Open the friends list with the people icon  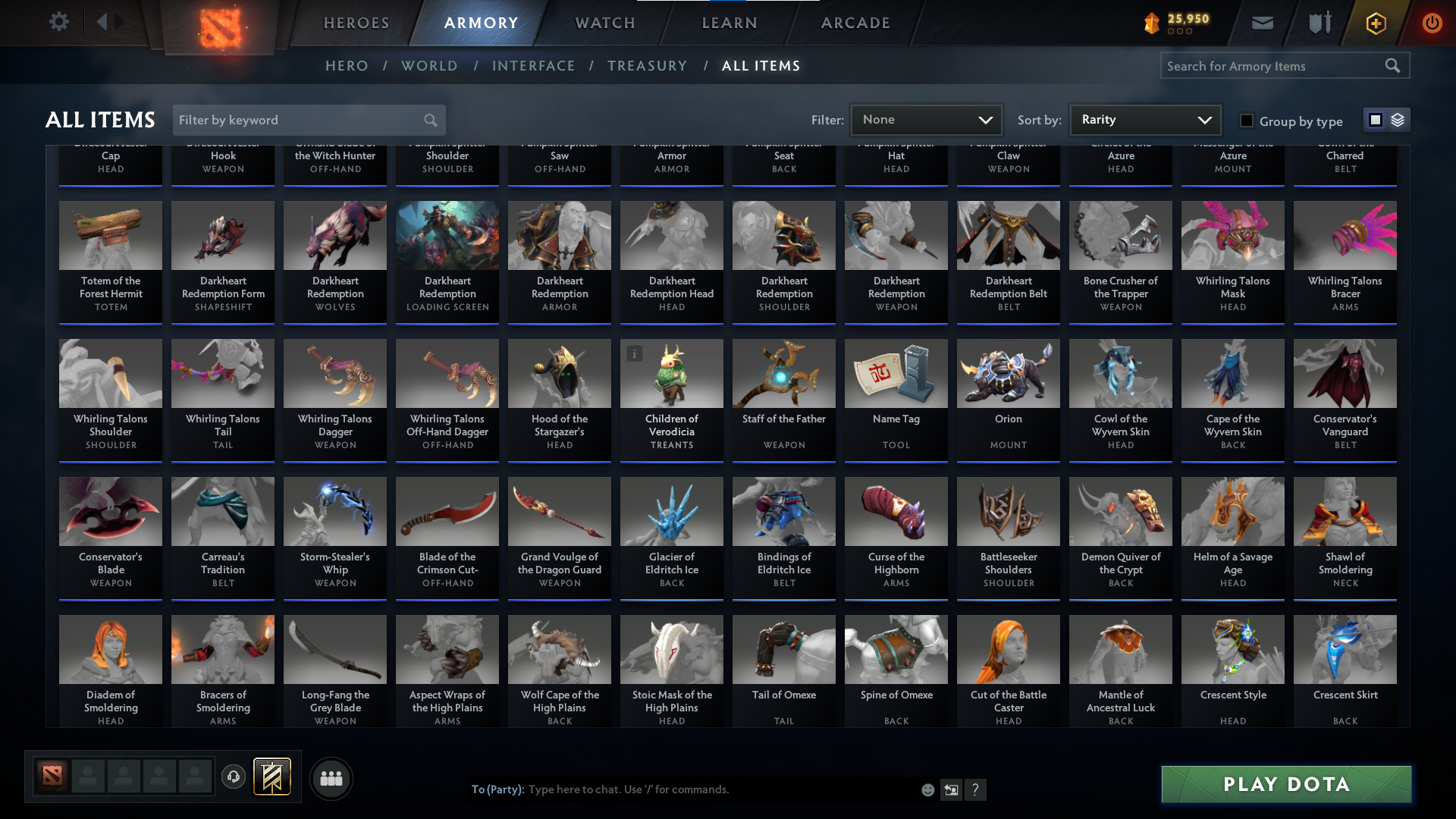[x=330, y=778]
